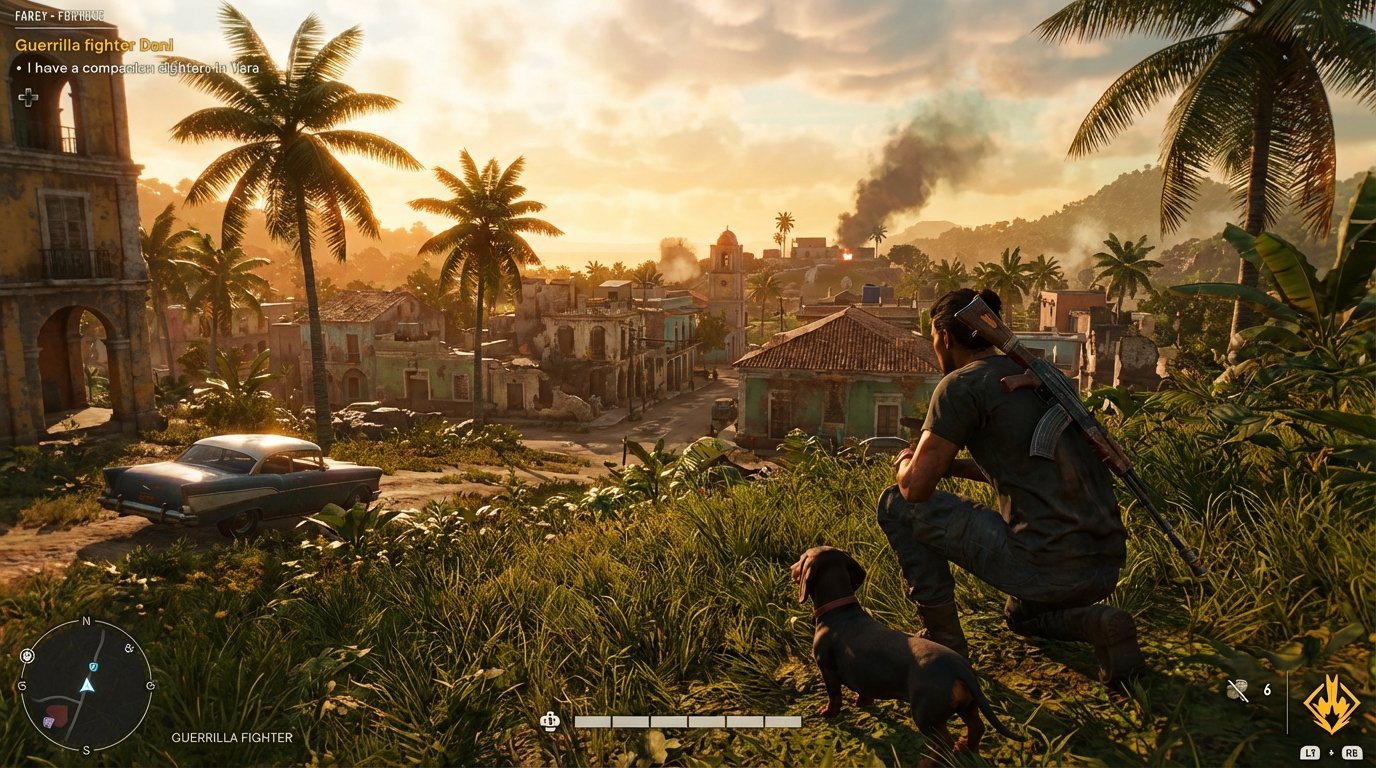Toggle the objective bullet about a companion in Vara
This screenshot has height=768, width=1376.
[x=140, y=67]
